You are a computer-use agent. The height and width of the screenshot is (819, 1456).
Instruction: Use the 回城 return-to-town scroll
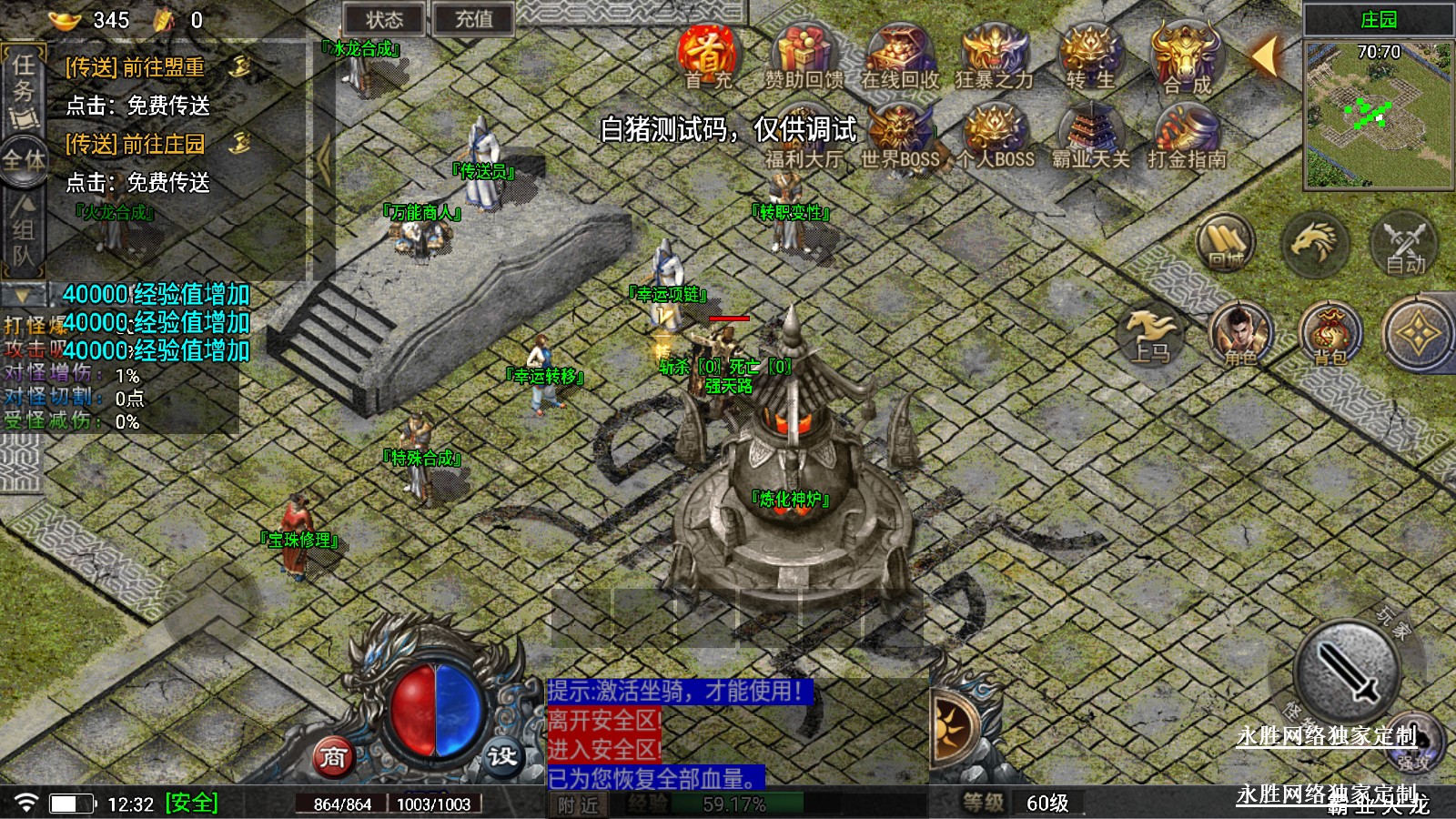(x=1225, y=244)
